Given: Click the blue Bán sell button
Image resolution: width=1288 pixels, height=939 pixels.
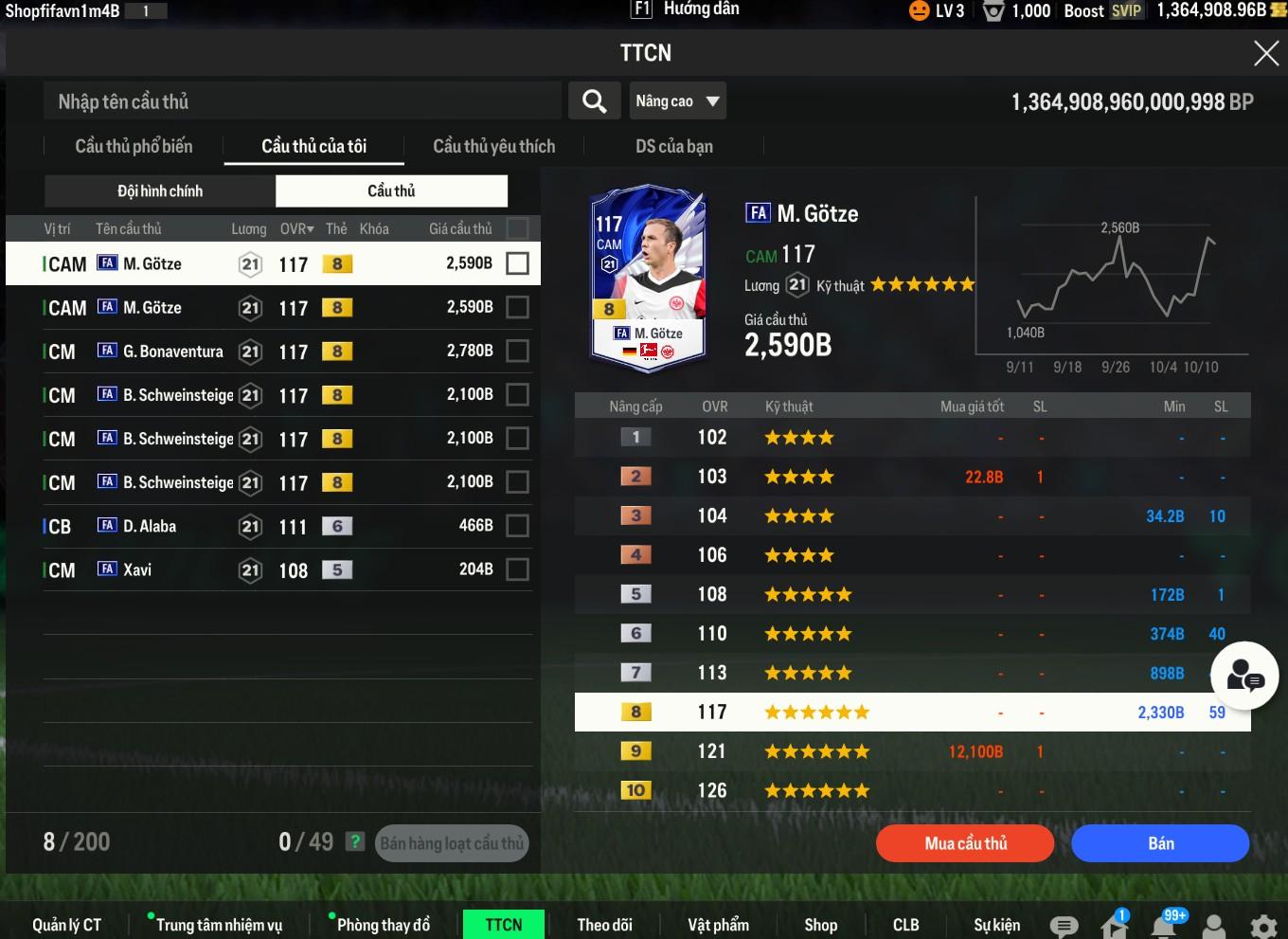Looking at the screenshot, I should [x=1160, y=843].
